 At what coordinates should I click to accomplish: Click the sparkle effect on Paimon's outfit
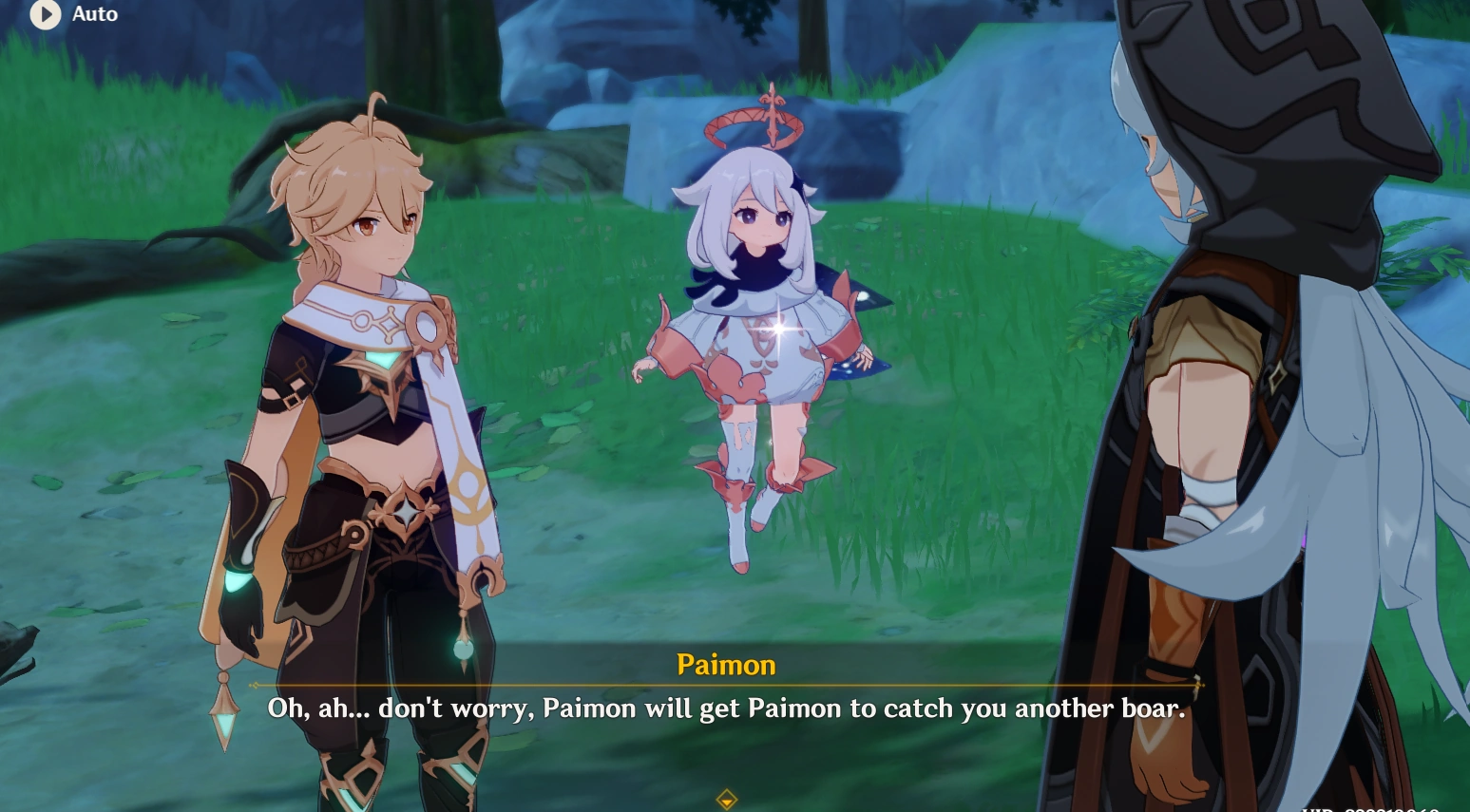[x=779, y=330]
